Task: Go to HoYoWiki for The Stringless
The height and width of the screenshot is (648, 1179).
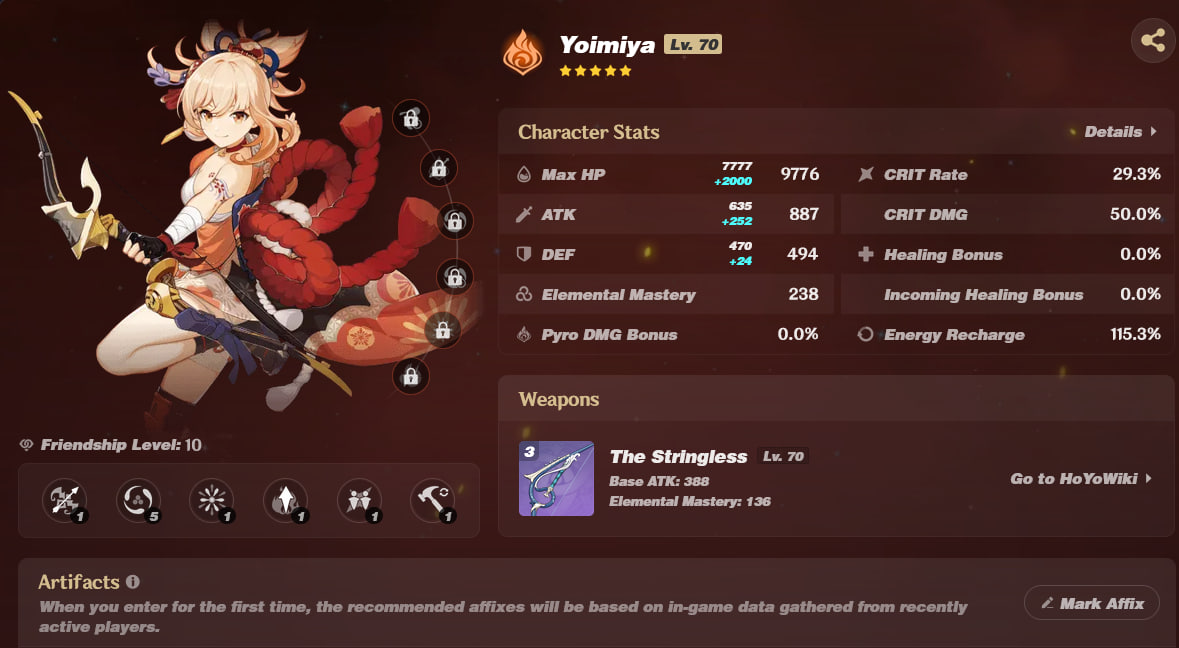Action: 1081,479
